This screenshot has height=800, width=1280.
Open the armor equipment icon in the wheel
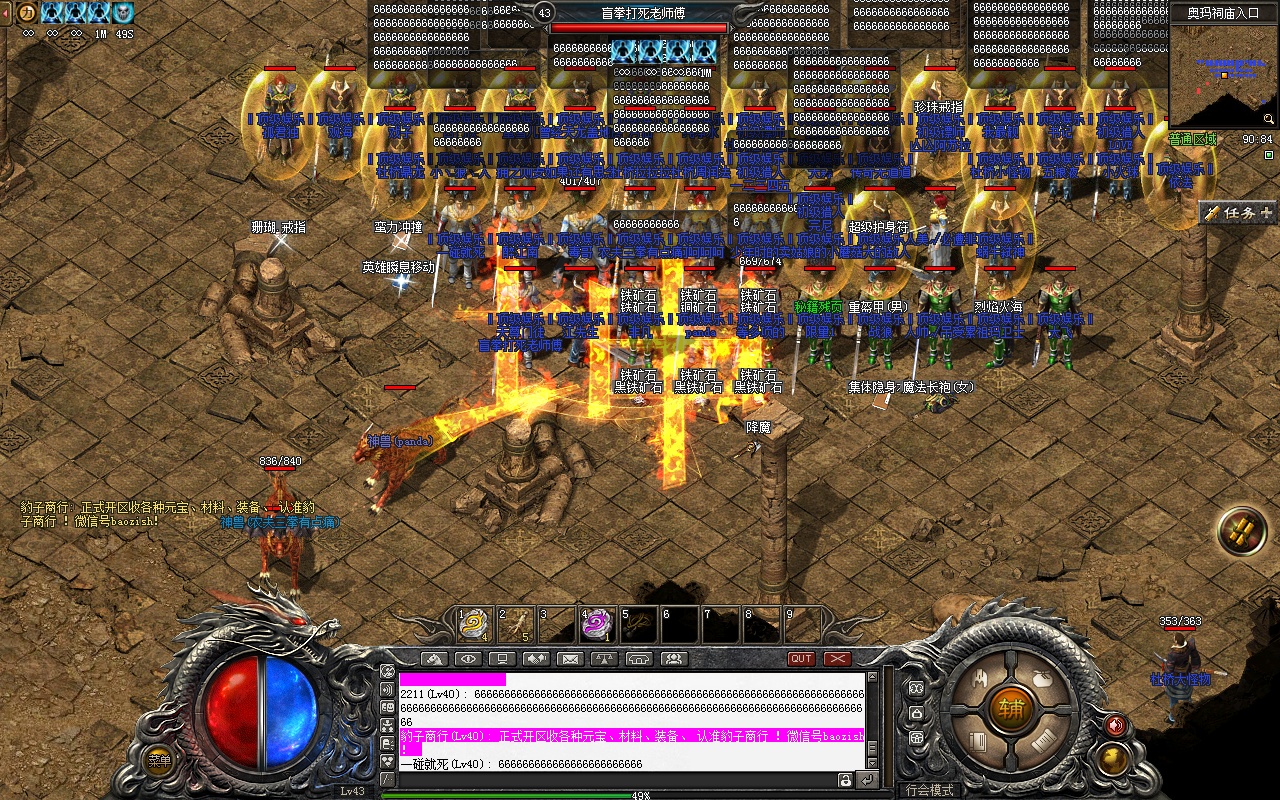point(980,680)
